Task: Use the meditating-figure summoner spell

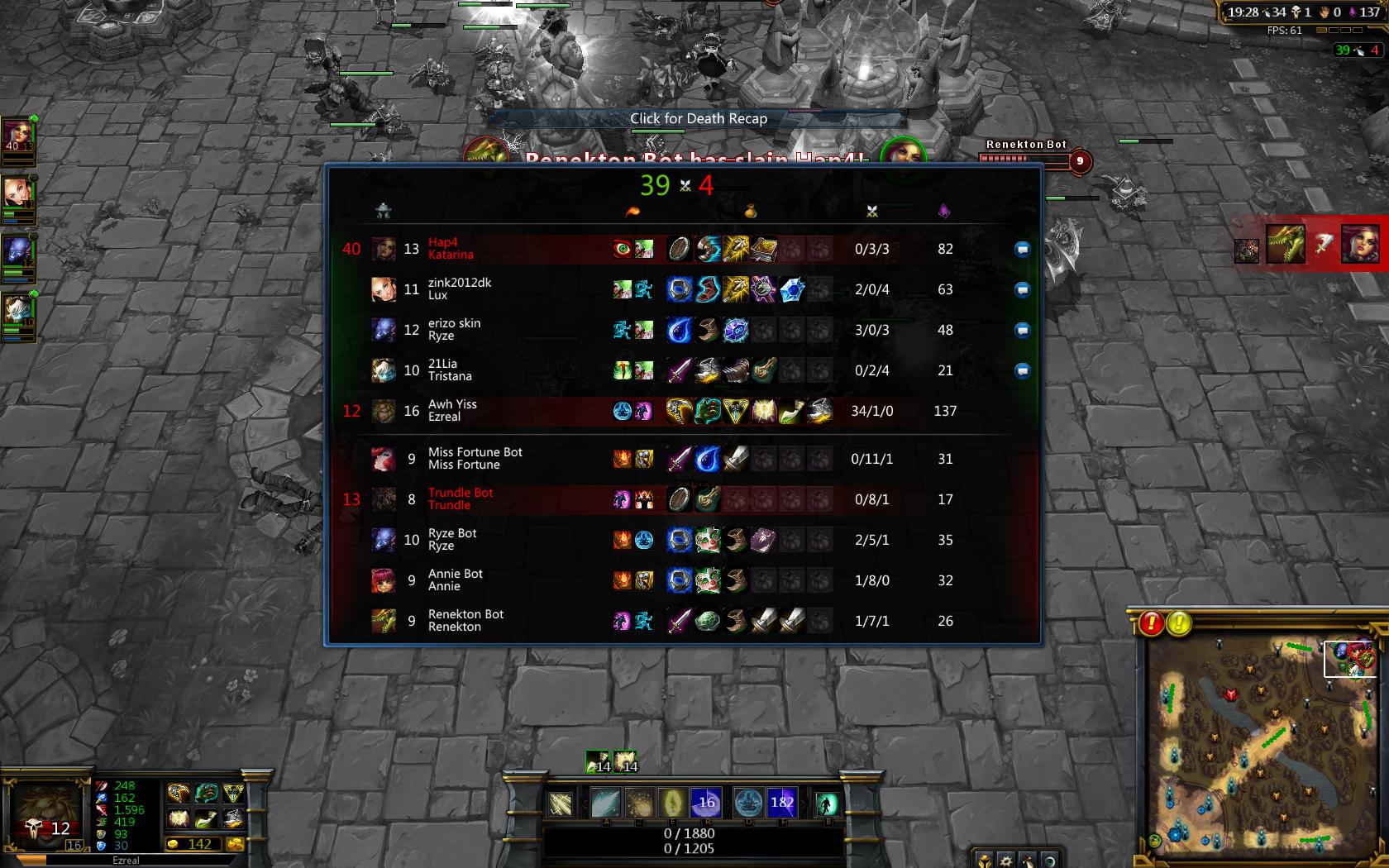Action: [x=748, y=802]
